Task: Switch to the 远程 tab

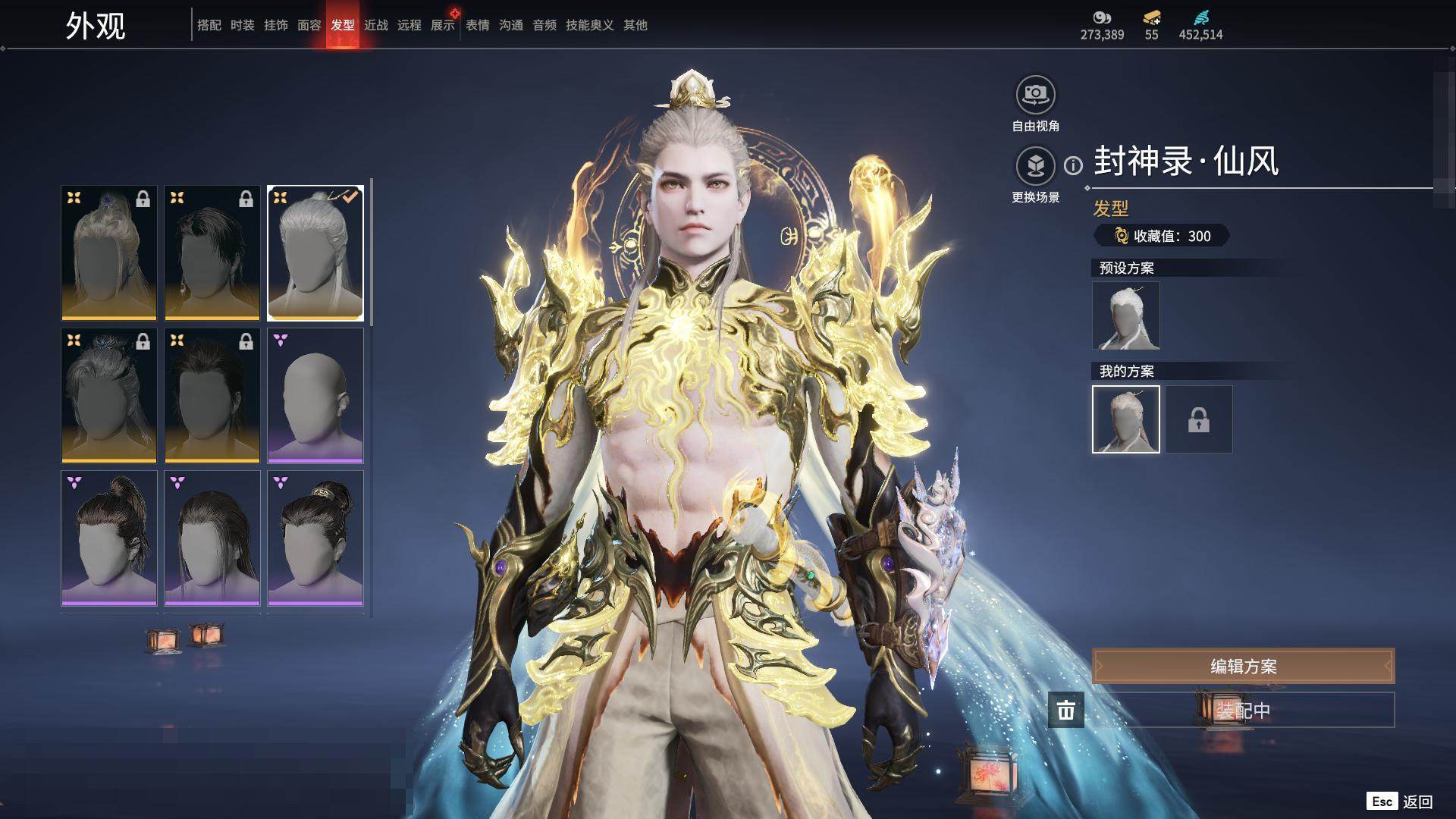Action: coord(409,25)
